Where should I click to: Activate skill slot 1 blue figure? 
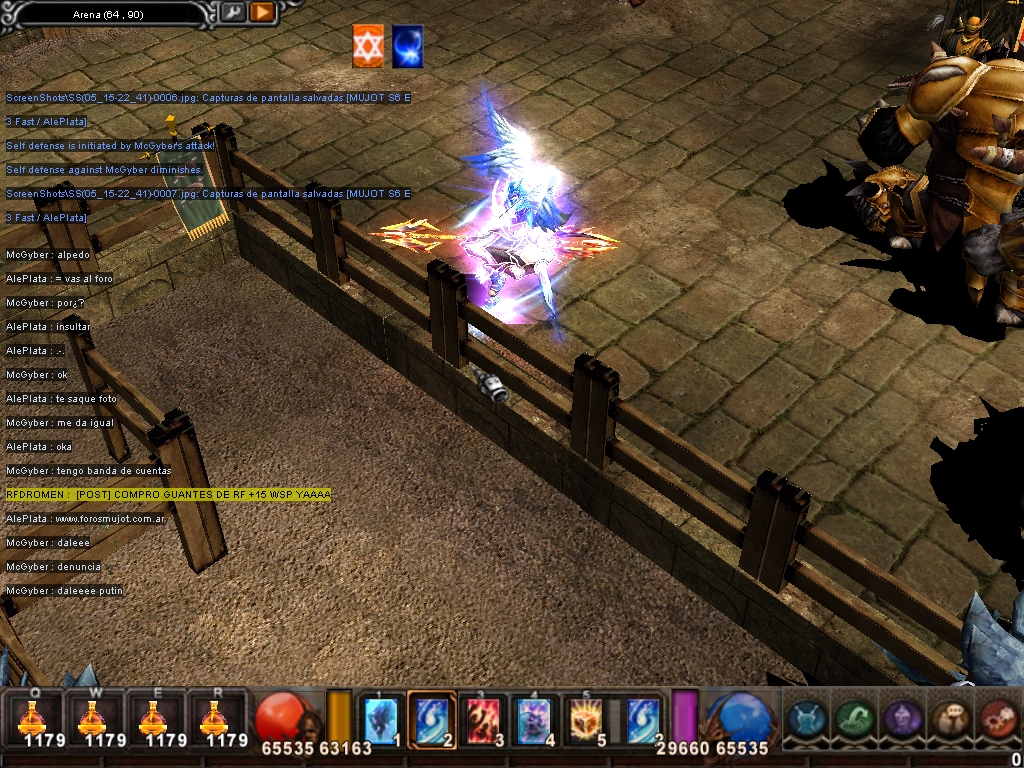[x=381, y=719]
